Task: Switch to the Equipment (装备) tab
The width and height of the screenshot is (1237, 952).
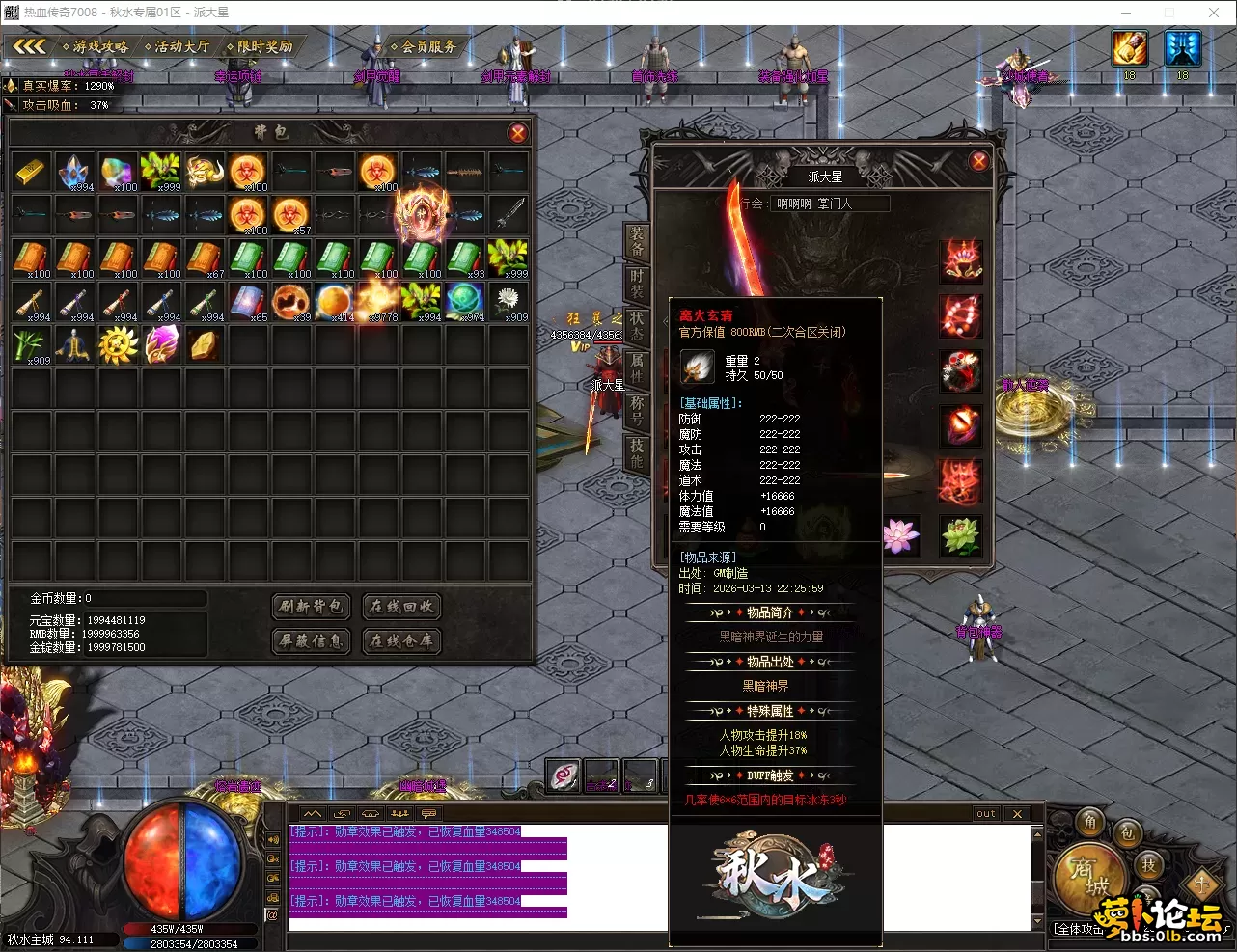Action: point(637,241)
